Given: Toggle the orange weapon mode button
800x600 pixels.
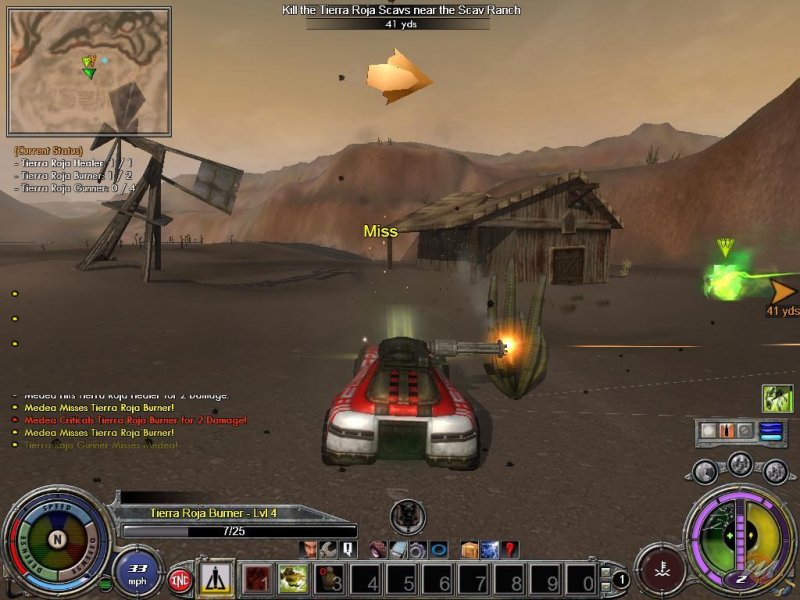Looking at the screenshot, I should click(728, 431).
